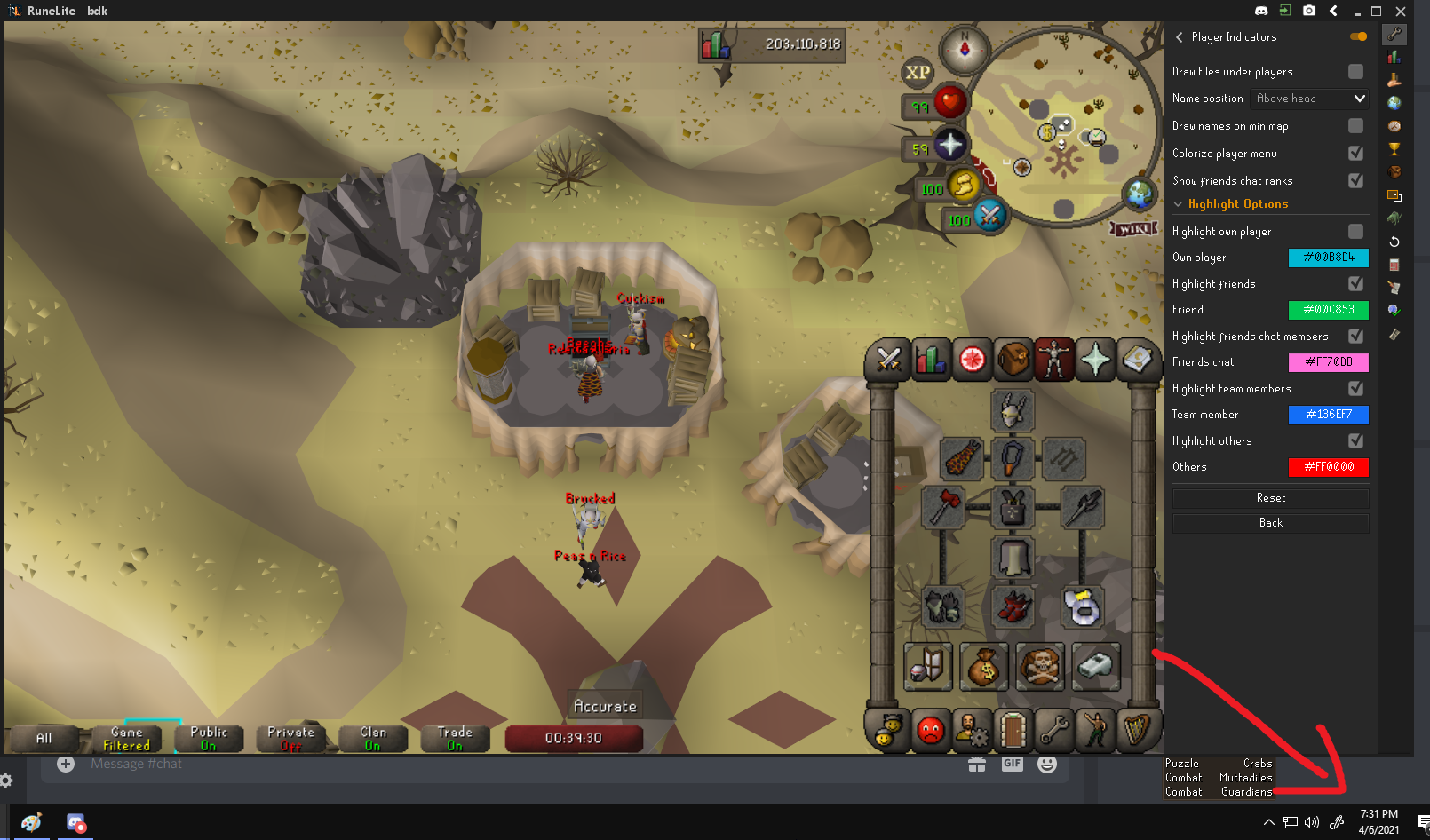This screenshot has height=840, width=1430.
Task: Toggle the Player Indicators plugin switch
Action: [1358, 36]
